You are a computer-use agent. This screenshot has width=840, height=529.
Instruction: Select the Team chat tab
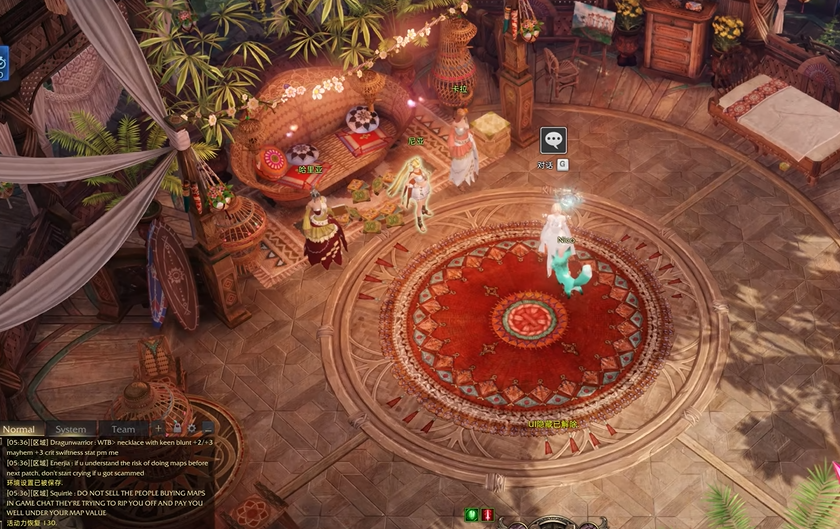point(123,430)
